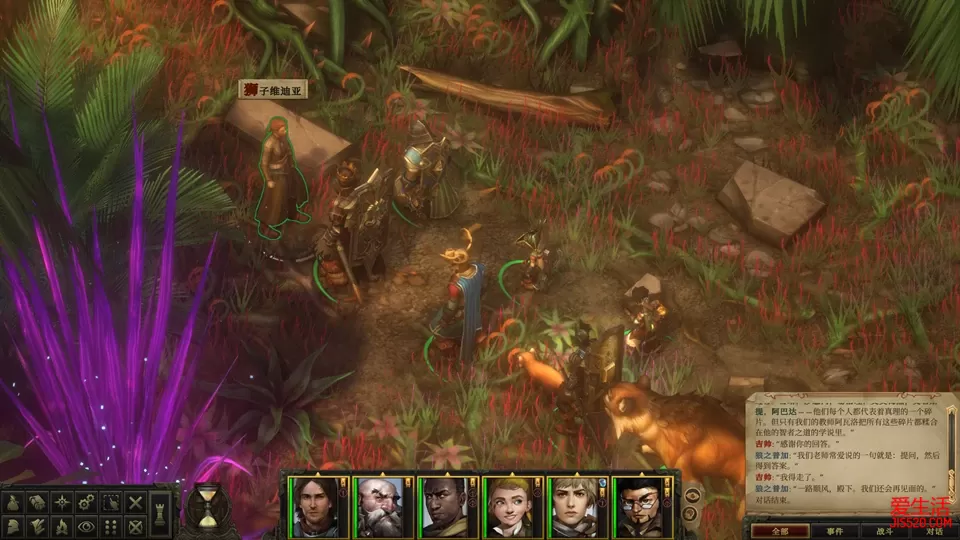Switch log to the 事件 tab
960x540 pixels.
836,531
